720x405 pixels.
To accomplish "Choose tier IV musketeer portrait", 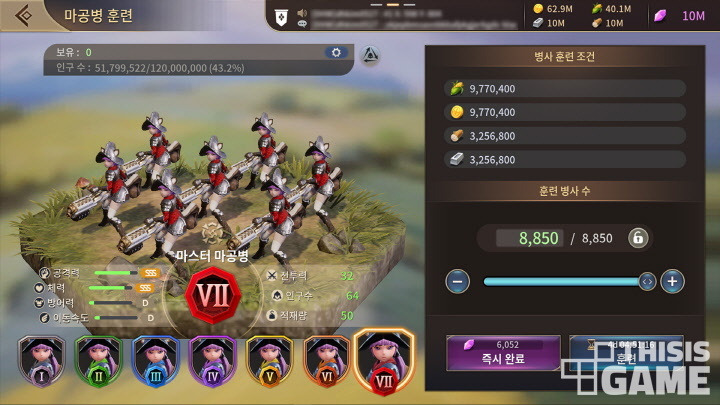I will pos(211,362).
